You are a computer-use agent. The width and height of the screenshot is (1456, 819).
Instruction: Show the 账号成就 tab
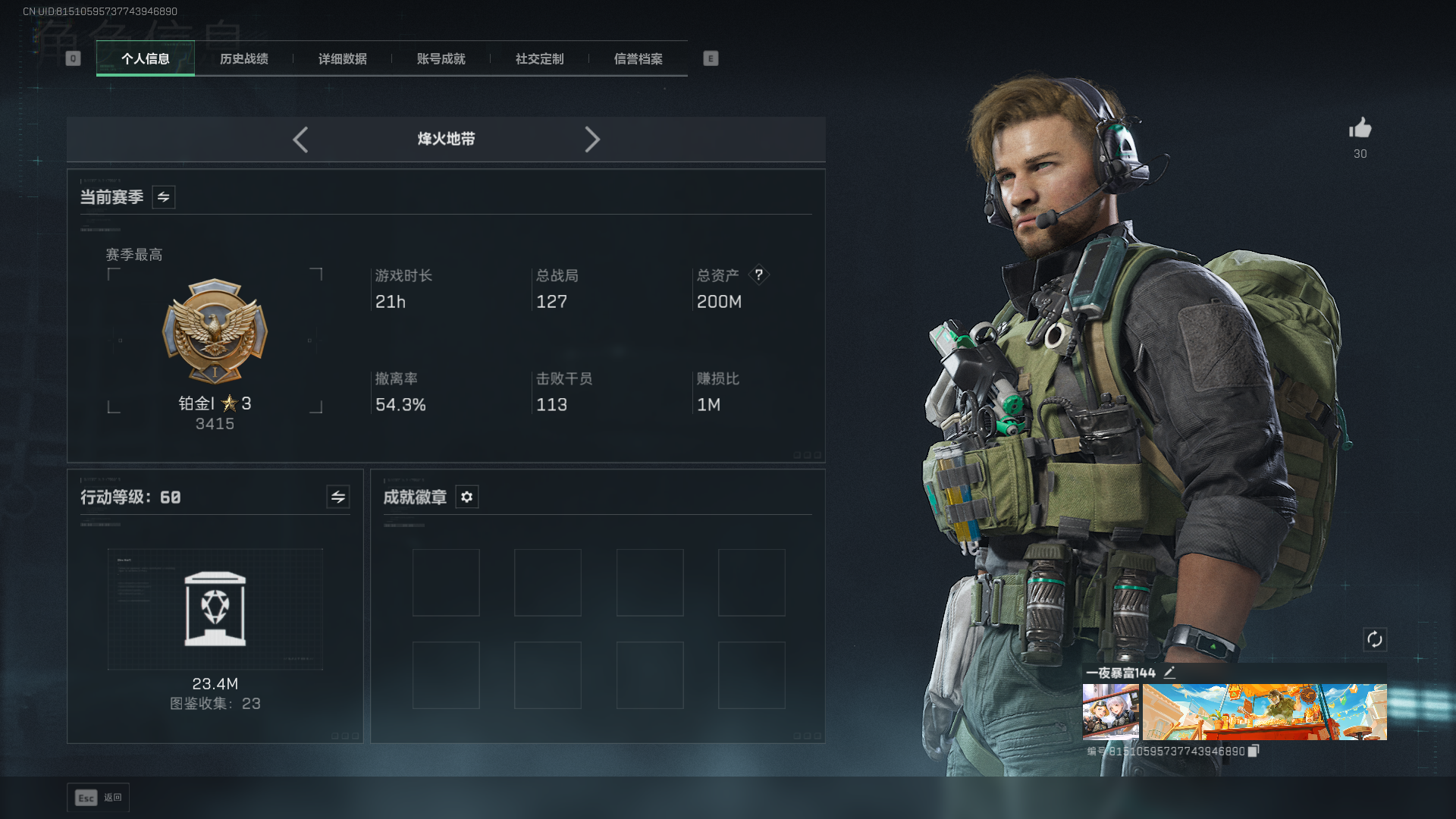point(441,59)
